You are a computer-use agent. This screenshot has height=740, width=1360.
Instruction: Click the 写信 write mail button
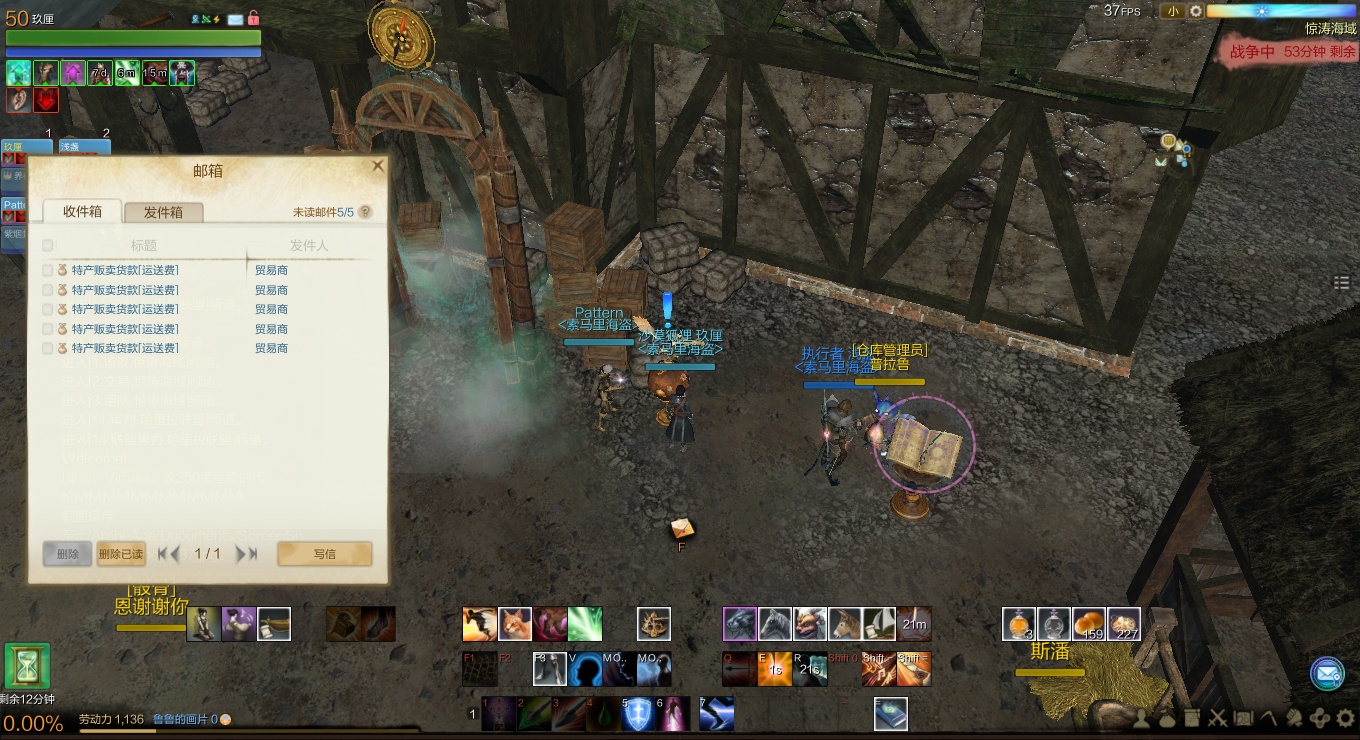click(324, 554)
